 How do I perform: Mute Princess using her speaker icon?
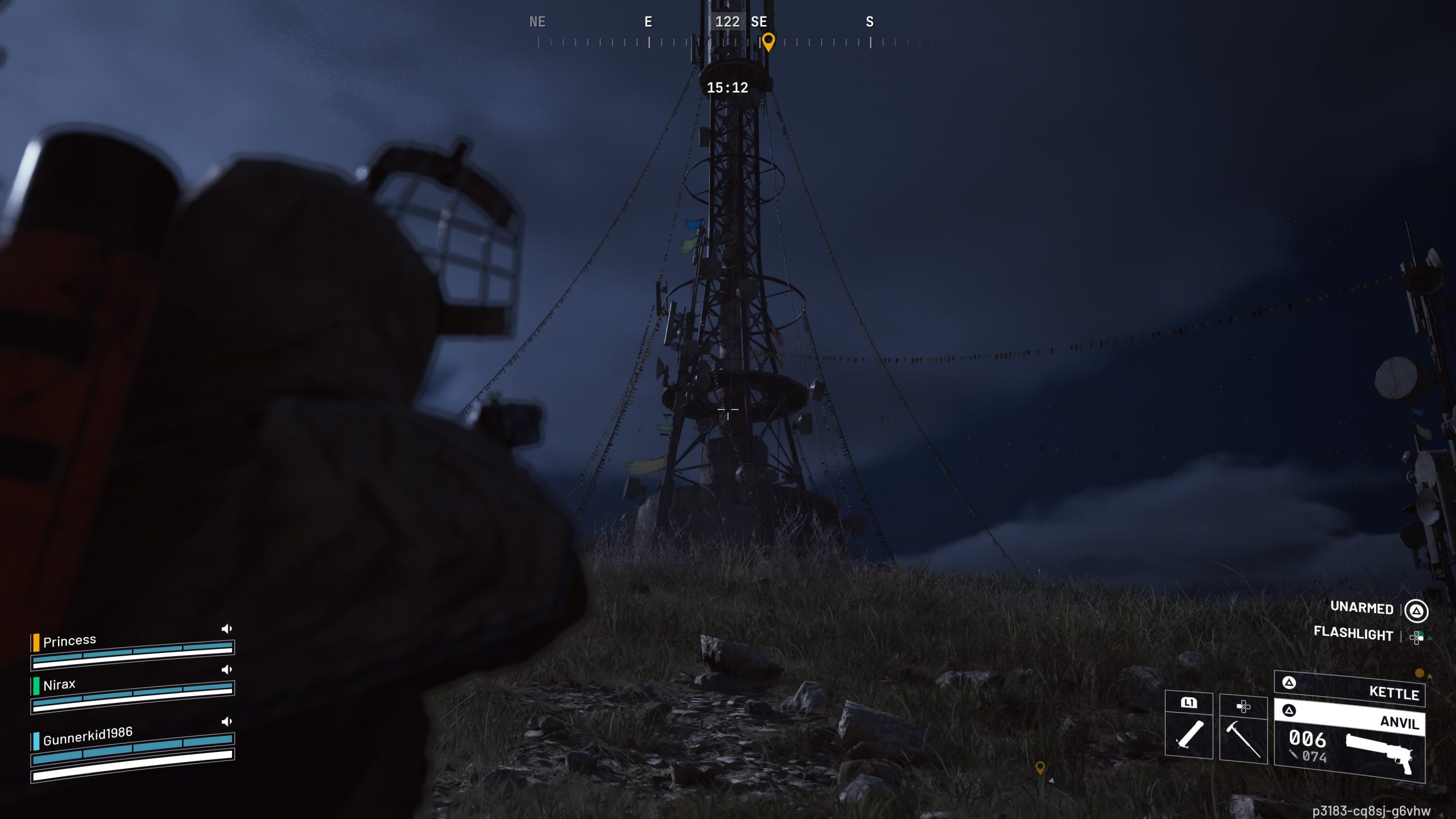tap(226, 628)
